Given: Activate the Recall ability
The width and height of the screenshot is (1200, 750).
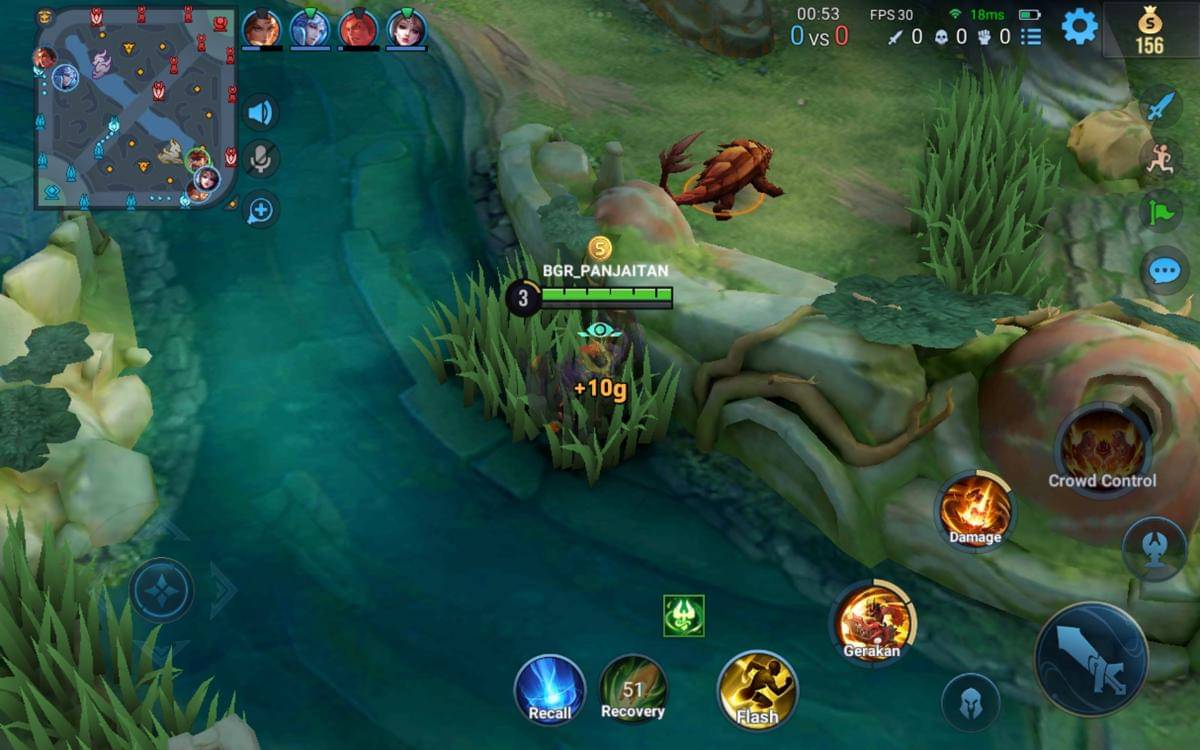Looking at the screenshot, I should 549,690.
